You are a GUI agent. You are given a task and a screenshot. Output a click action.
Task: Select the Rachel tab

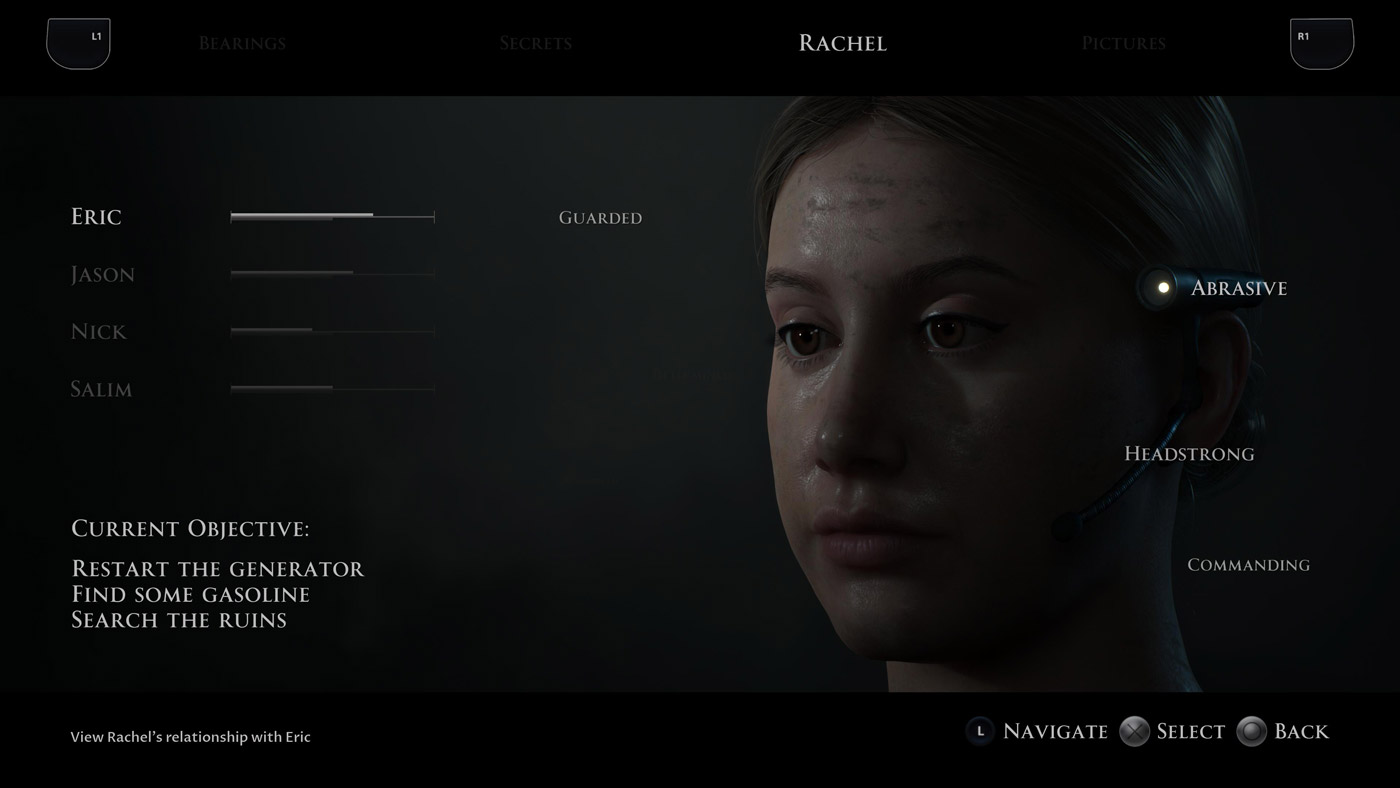click(x=842, y=43)
